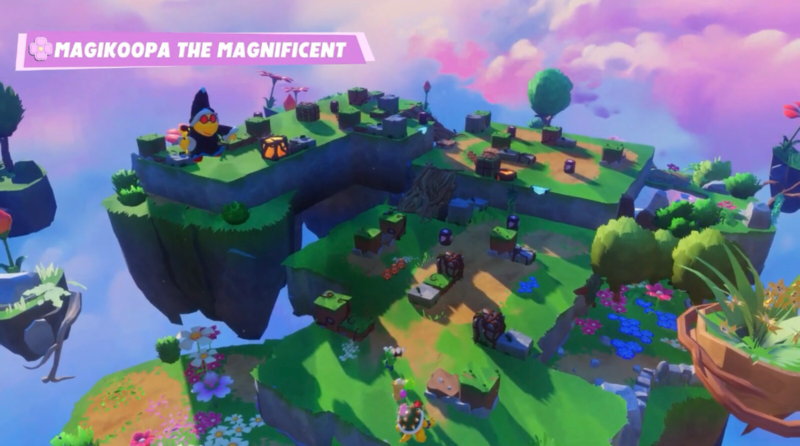Click the Magikoopa the Magnificent title banner
The width and height of the screenshot is (800, 446).
(x=196, y=49)
